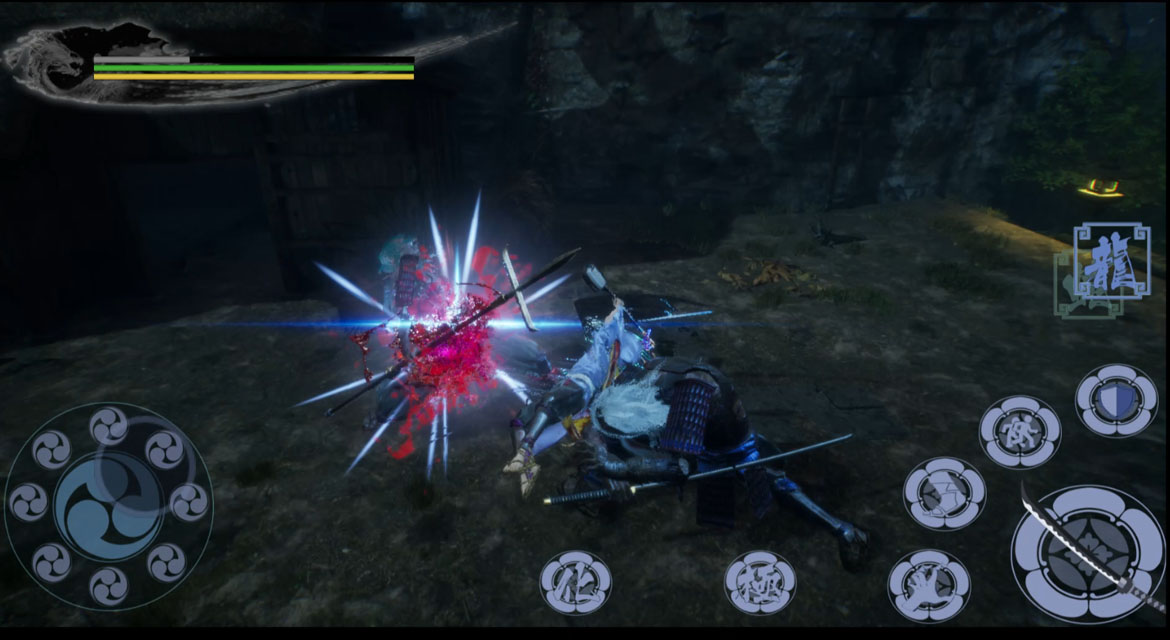The image size is (1170, 640).
Task: Activate the blue shield block button
Action: (x=1115, y=400)
